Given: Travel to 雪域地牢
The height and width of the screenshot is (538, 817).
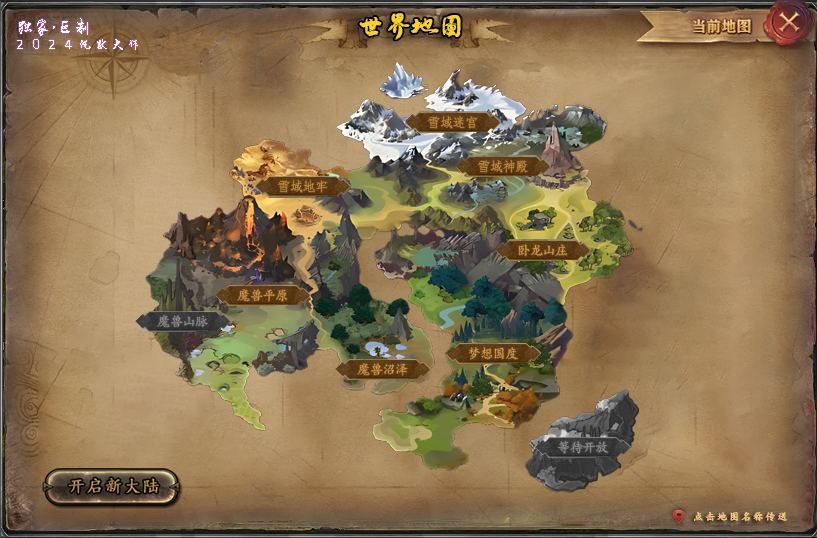Looking at the screenshot, I should click(x=303, y=186).
